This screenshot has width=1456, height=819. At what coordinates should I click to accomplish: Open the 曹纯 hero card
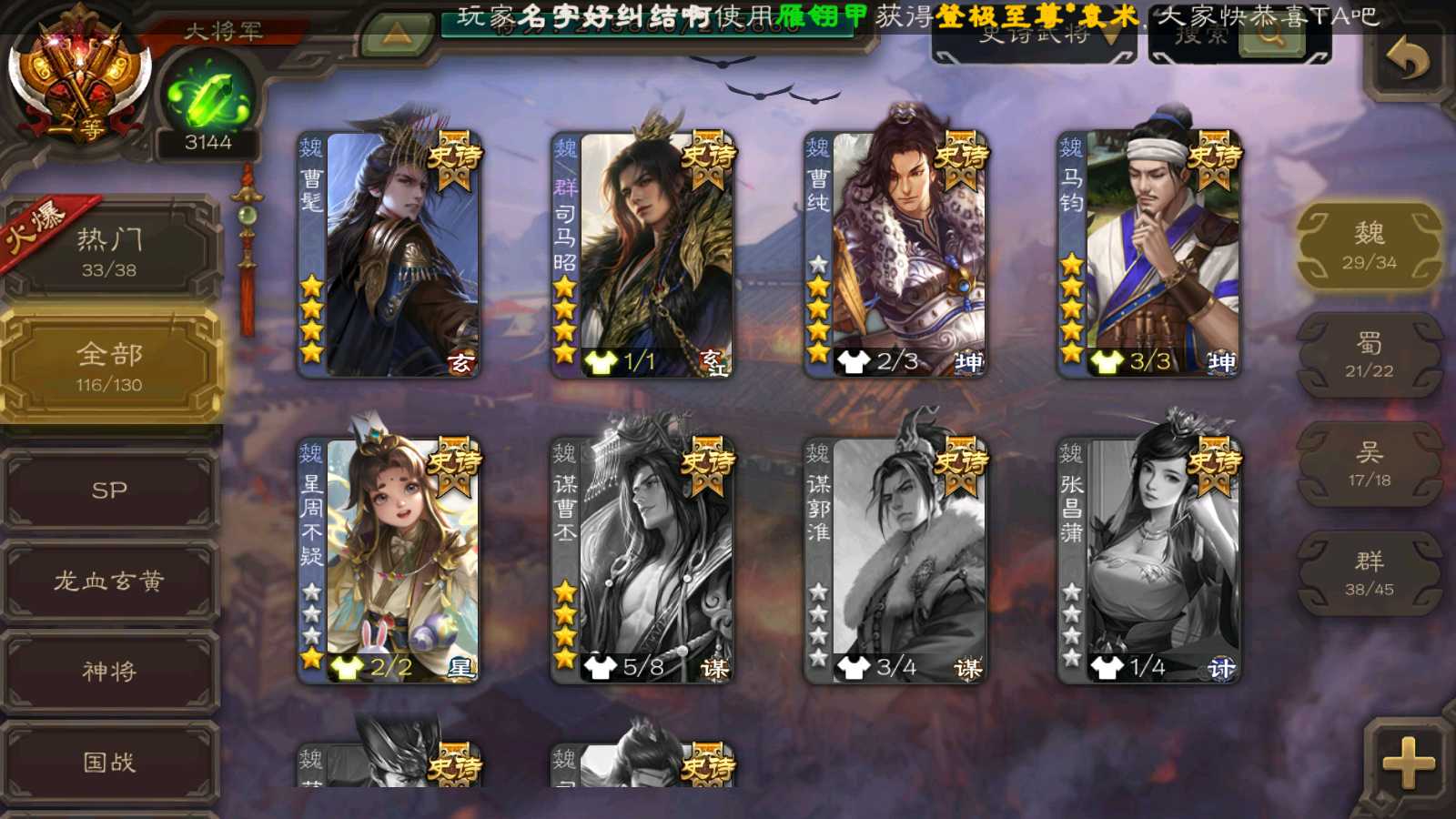point(895,255)
